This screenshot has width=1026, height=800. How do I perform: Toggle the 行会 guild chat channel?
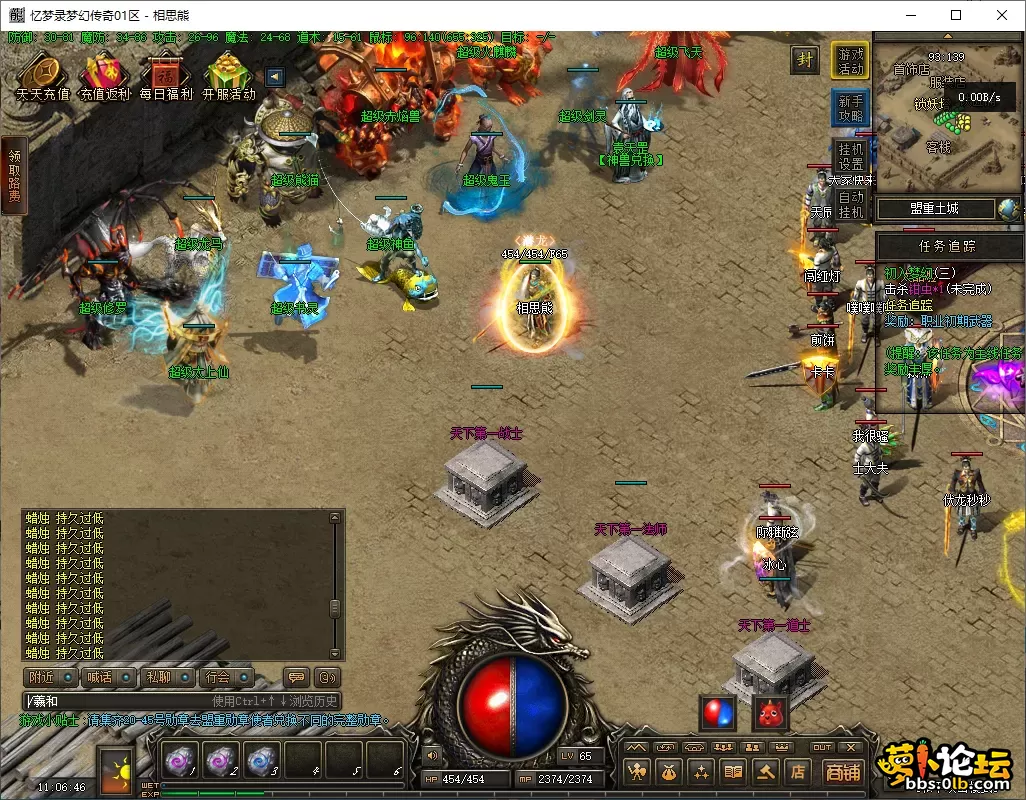point(223,677)
